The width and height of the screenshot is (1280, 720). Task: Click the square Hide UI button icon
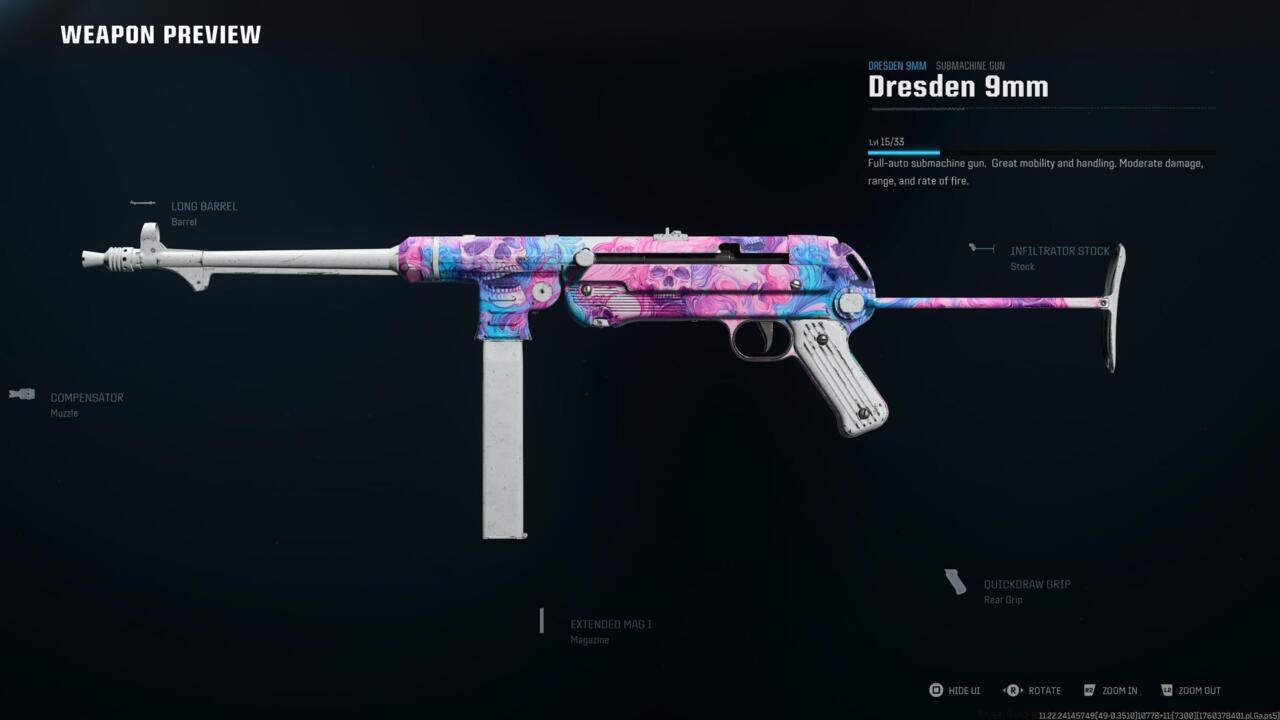pos(936,690)
